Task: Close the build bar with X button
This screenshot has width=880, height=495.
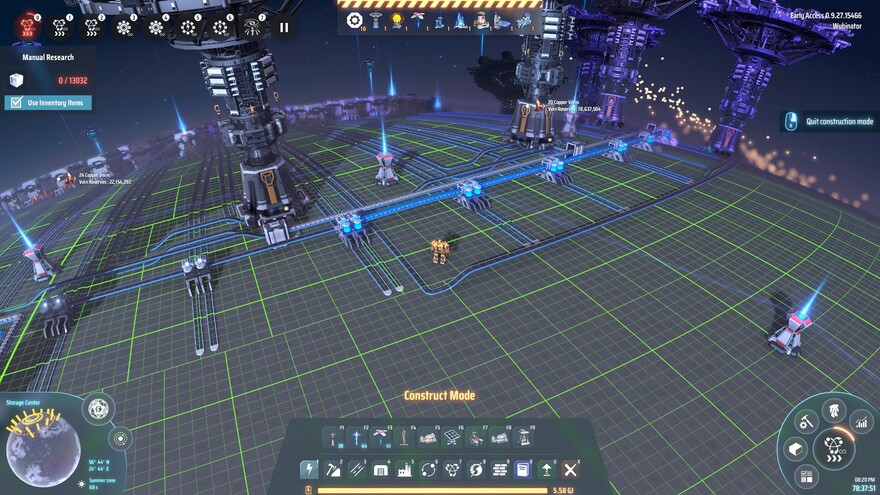Action: 570,469
